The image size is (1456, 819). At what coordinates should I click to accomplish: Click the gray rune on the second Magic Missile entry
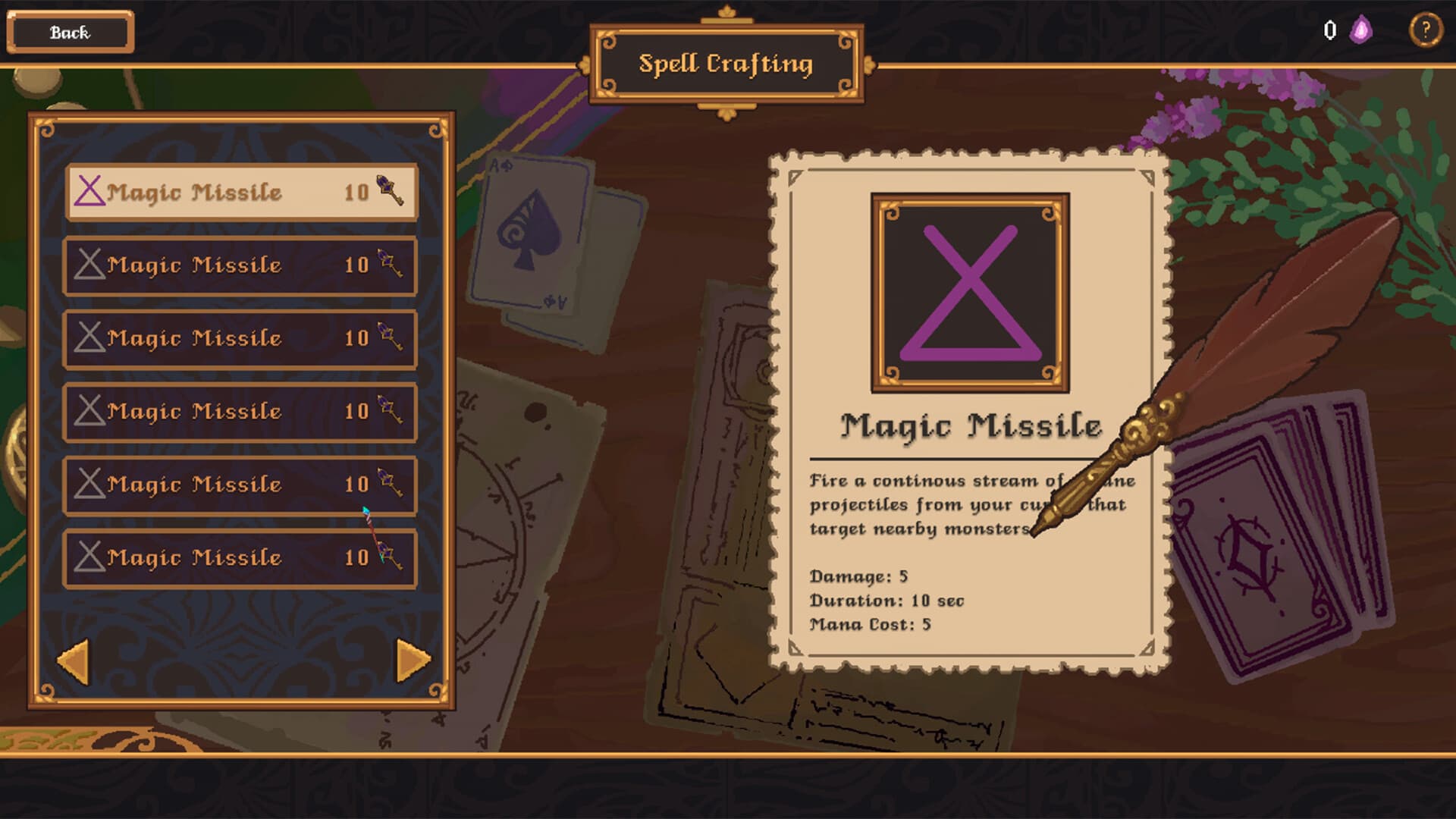tap(91, 265)
